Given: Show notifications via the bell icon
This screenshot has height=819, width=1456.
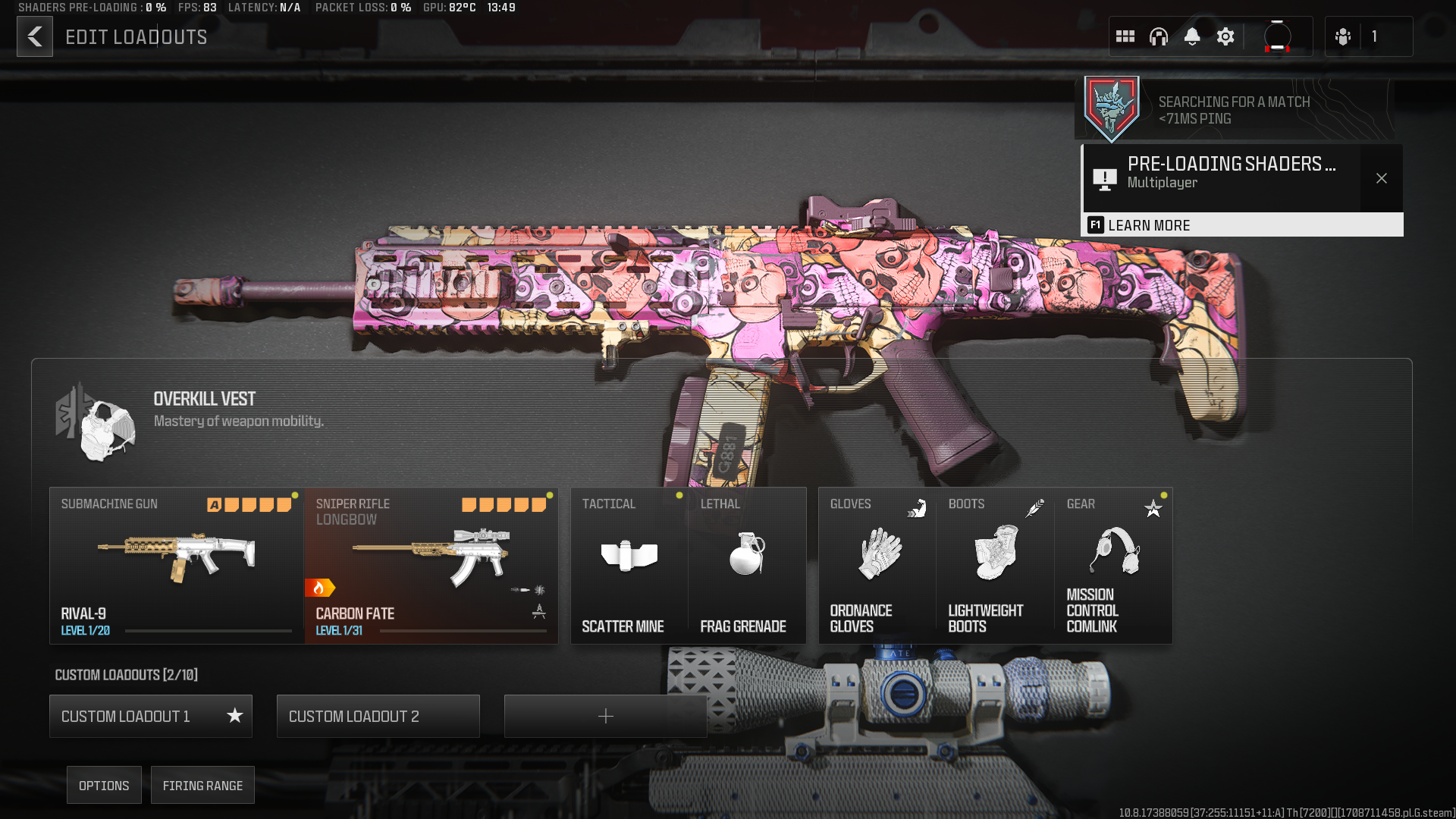Looking at the screenshot, I should point(1192,36).
